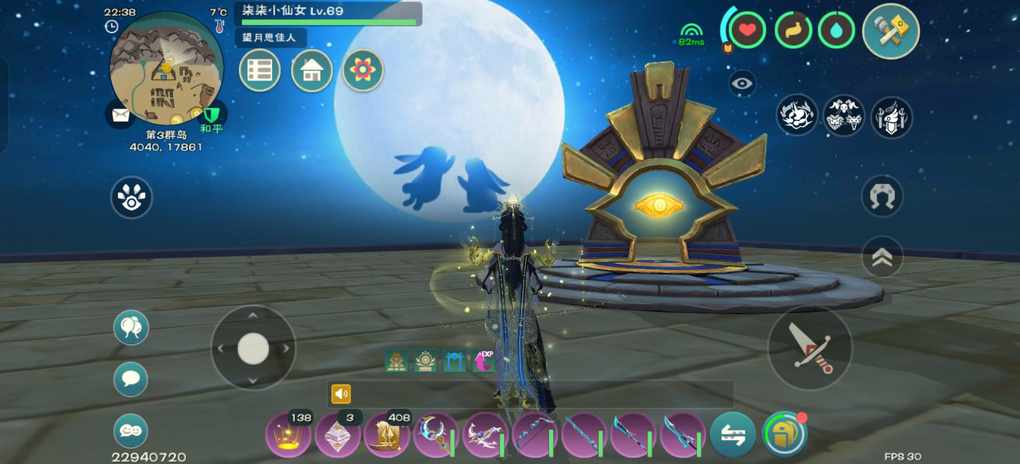1020x464 pixels.
Task: Open the circular minimap
Action: click(166, 68)
